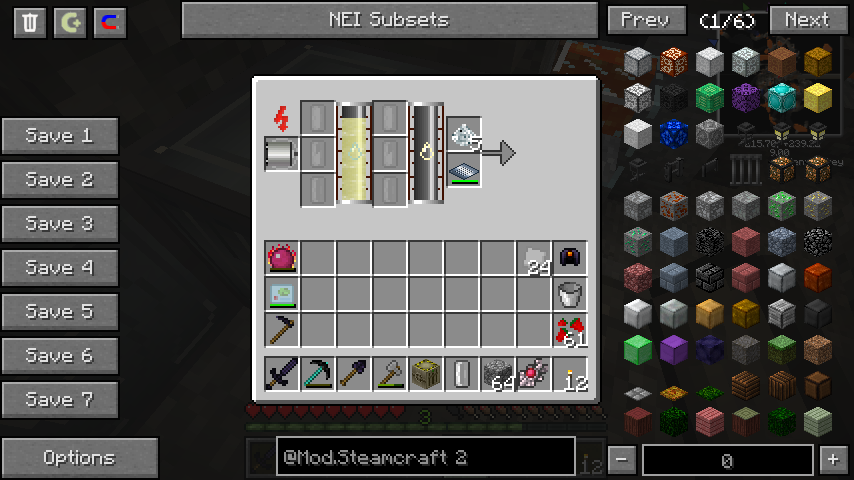Viewport: 854px width, 480px height.
Task: Click the NEI search text box
Action: tap(410, 458)
